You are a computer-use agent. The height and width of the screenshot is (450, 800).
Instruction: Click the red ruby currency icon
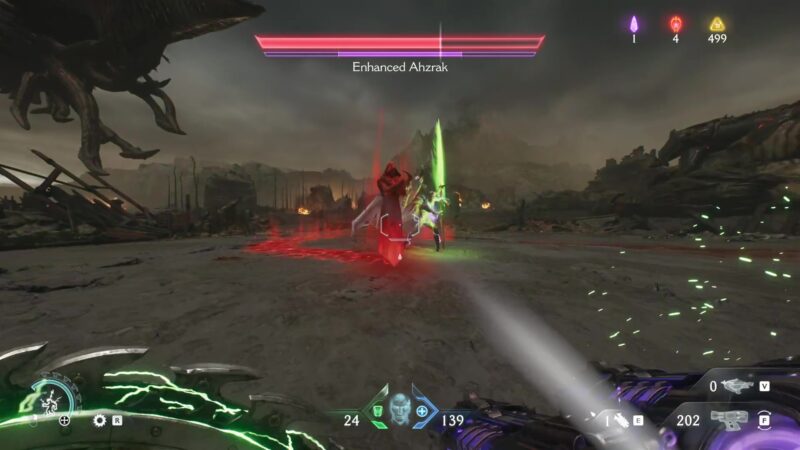675,24
